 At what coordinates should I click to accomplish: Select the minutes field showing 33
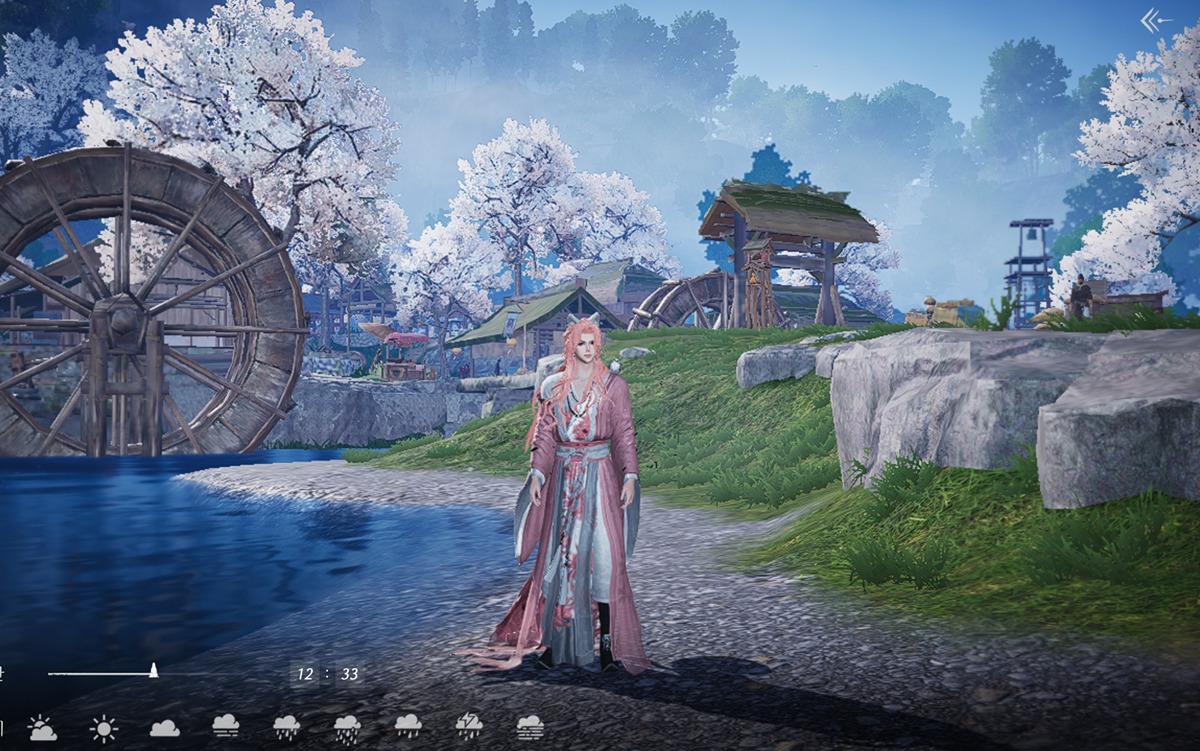point(349,674)
